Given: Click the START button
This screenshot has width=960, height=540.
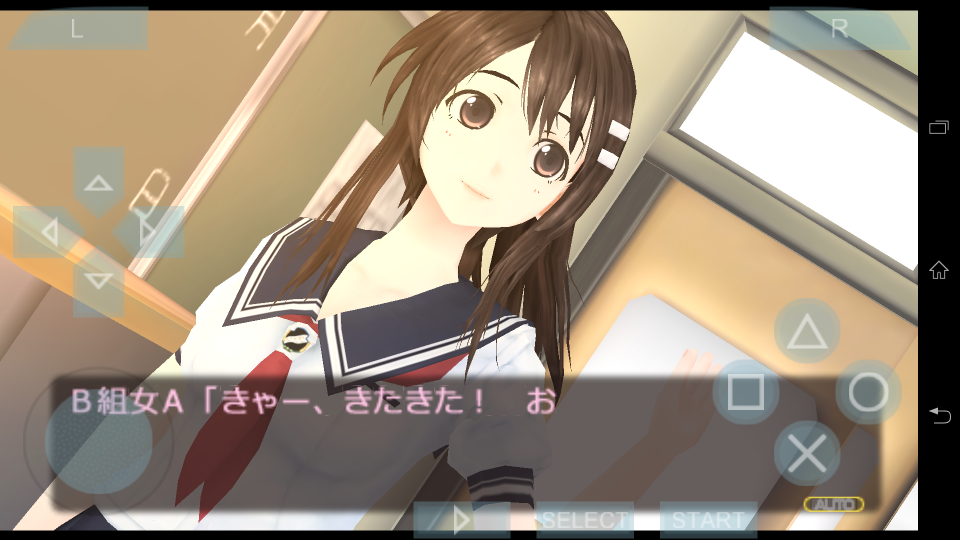Looking at the screenshot, I should pos(708,520).
